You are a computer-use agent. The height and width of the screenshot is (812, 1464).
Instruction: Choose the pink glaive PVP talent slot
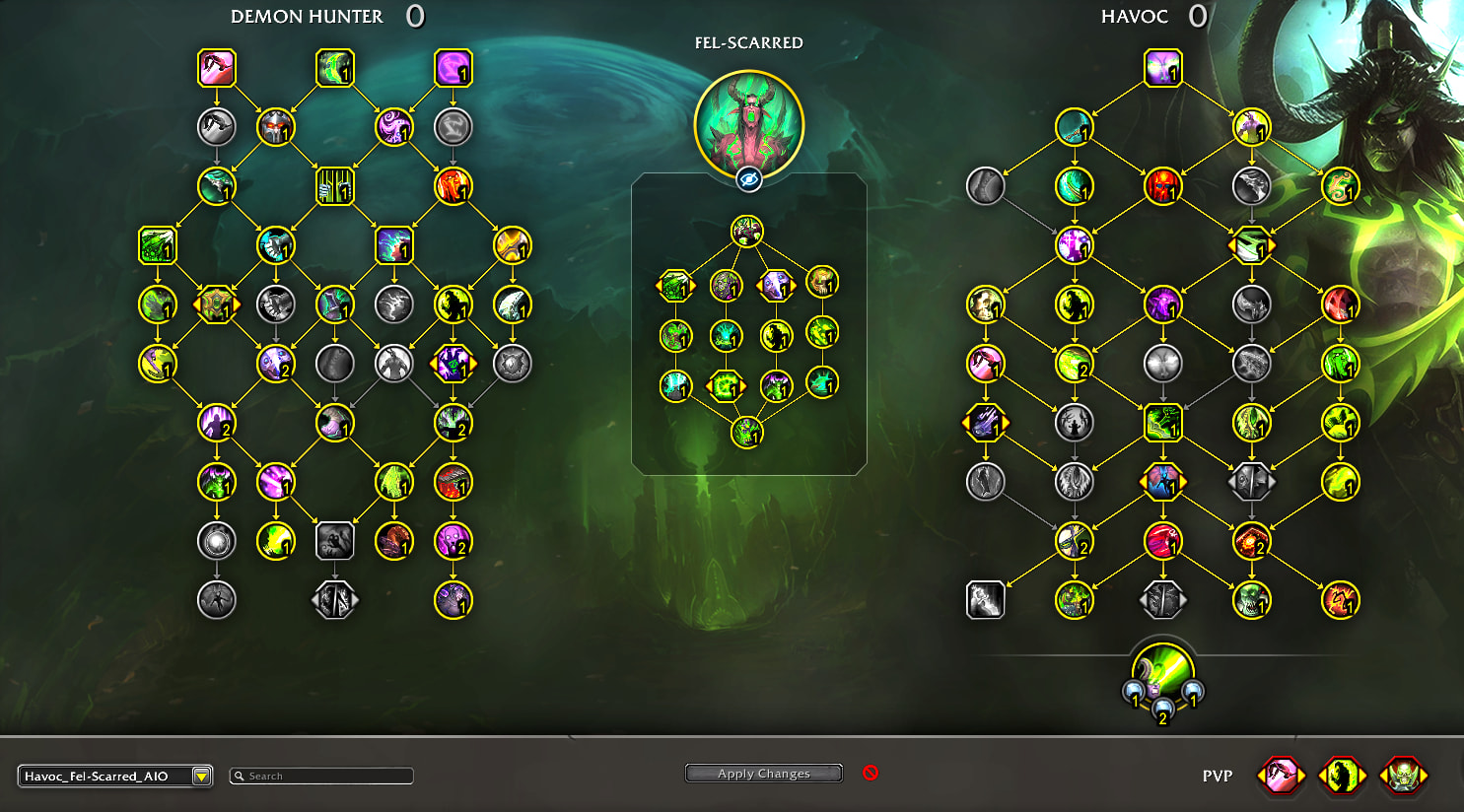[x=1281, y=776]
